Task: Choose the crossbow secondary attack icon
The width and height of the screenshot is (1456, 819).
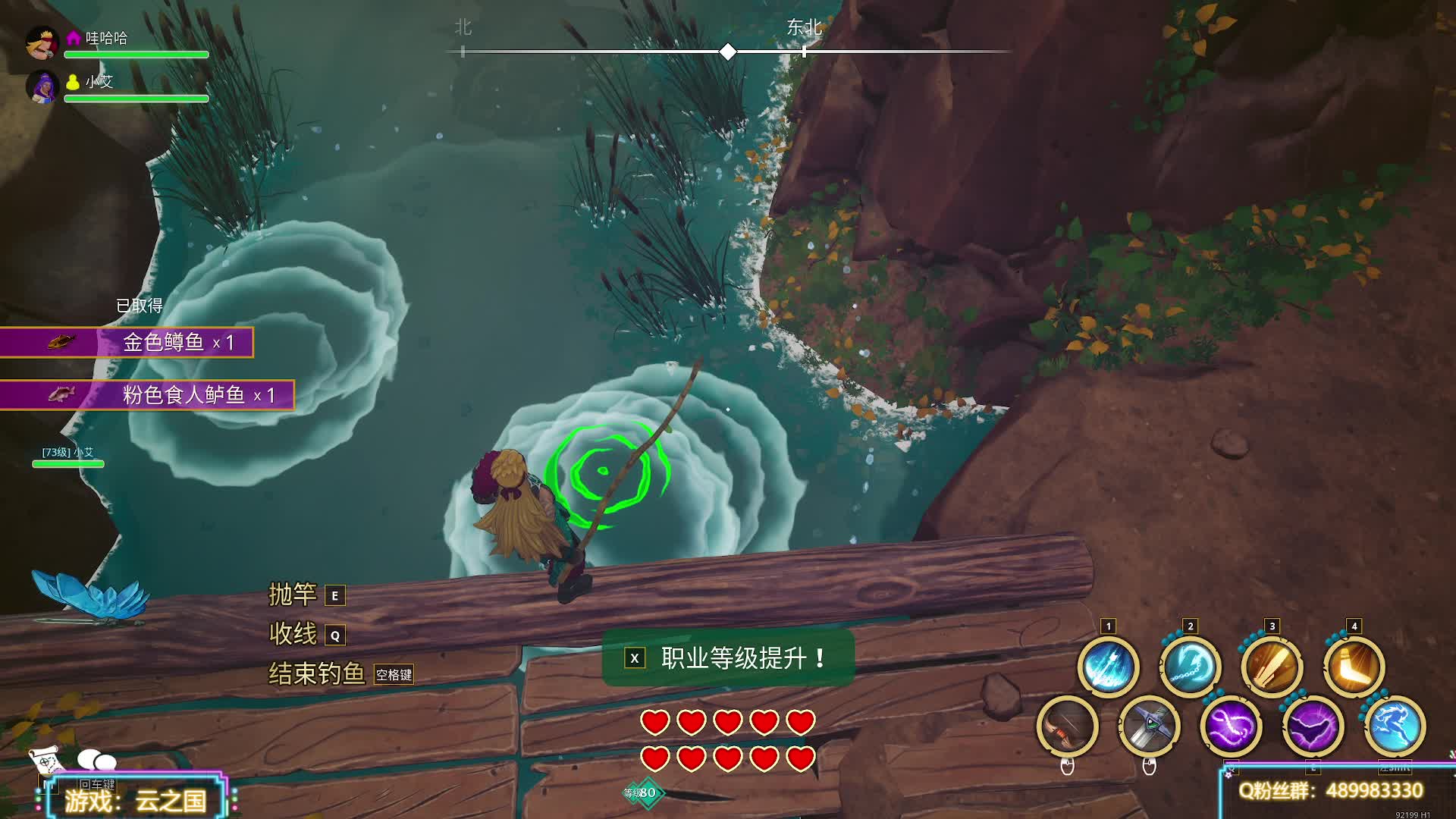Action: tap(1149, 726)
